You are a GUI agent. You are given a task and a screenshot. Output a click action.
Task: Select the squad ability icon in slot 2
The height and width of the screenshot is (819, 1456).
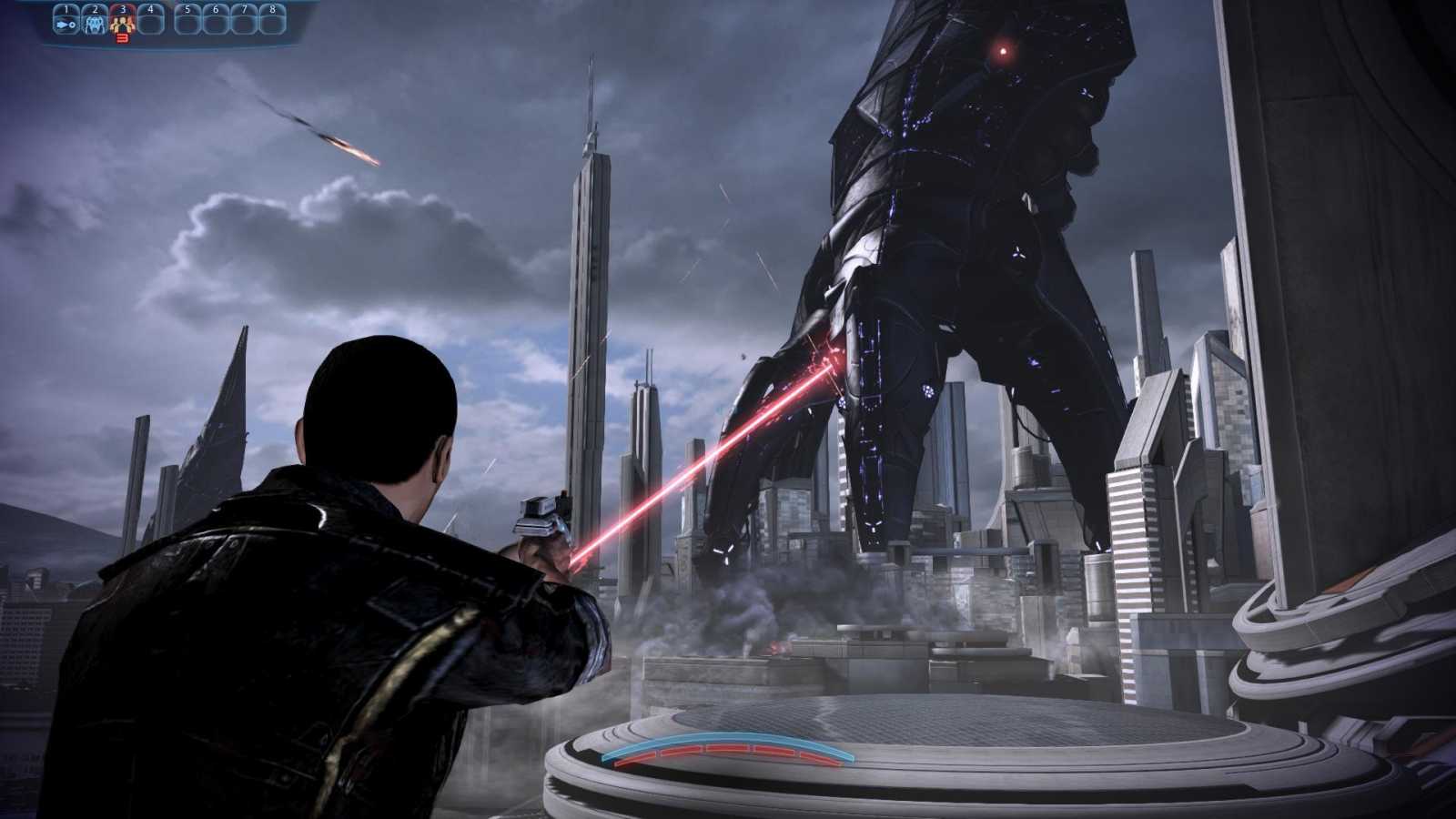(96, 25)
